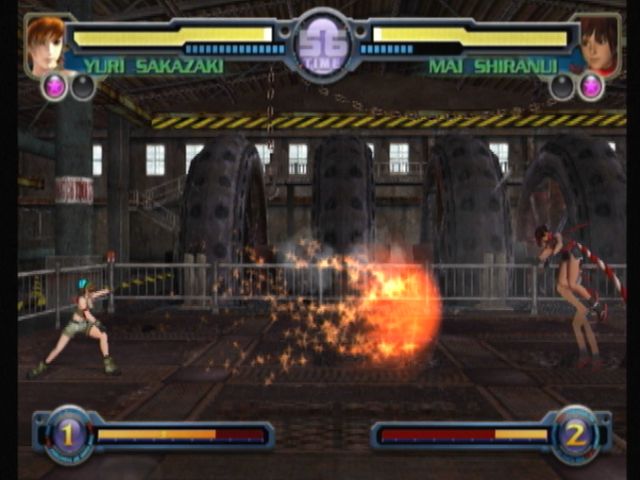Click Yuri Sakazaki's character portrait

47,44
